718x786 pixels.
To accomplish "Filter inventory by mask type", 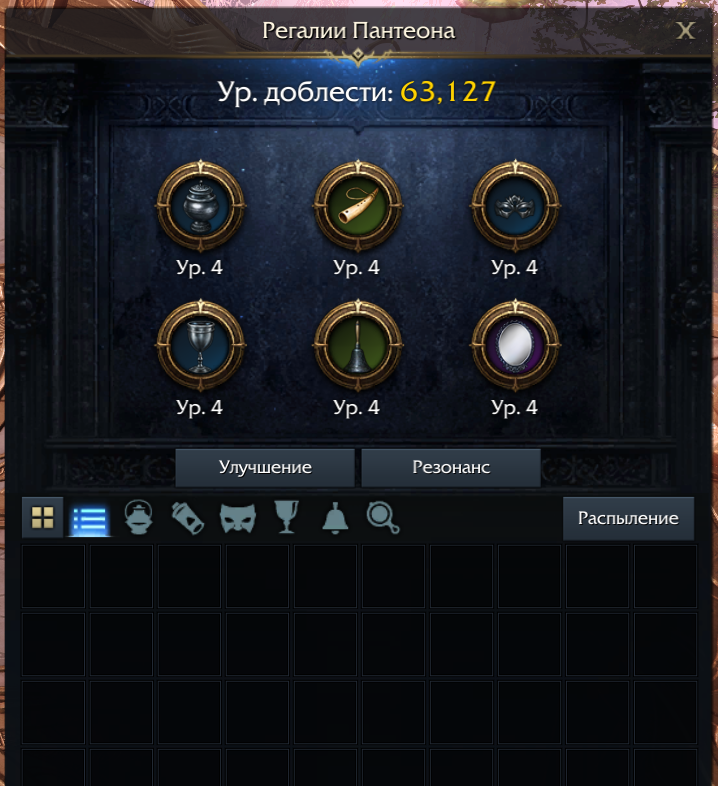I will tap(238, 518).
